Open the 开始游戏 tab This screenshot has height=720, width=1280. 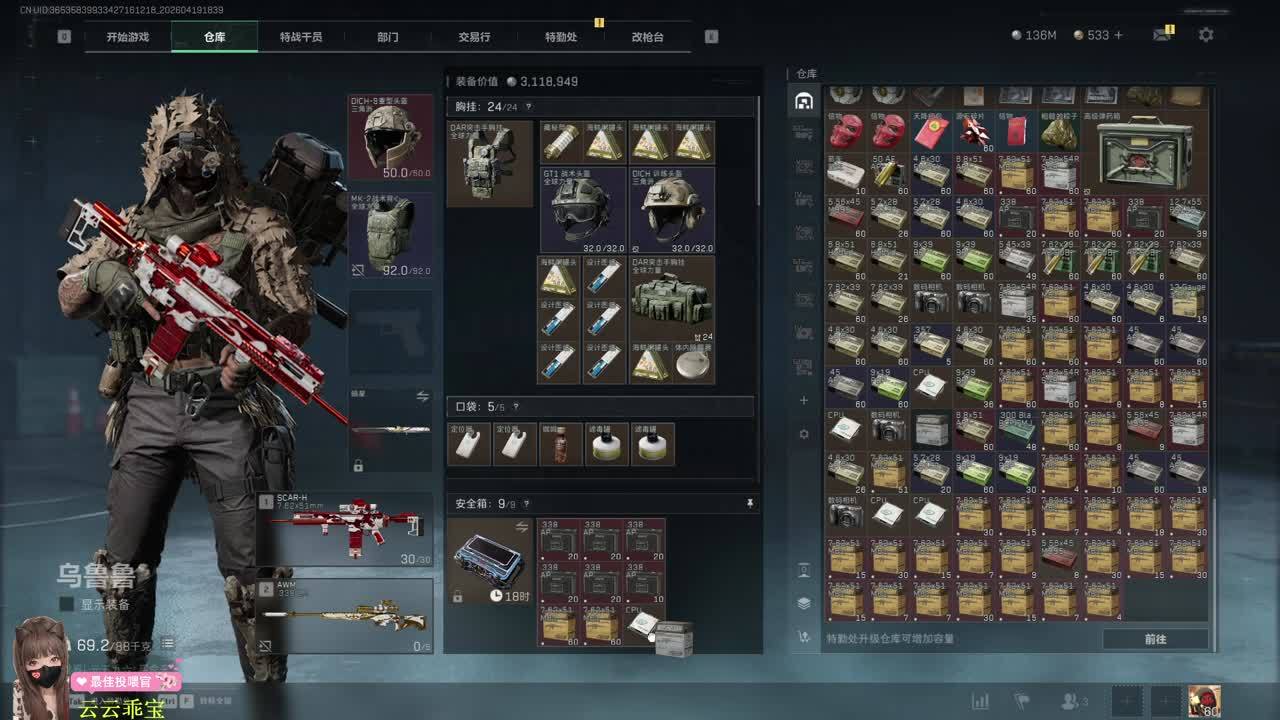click(x=128, y=37)
